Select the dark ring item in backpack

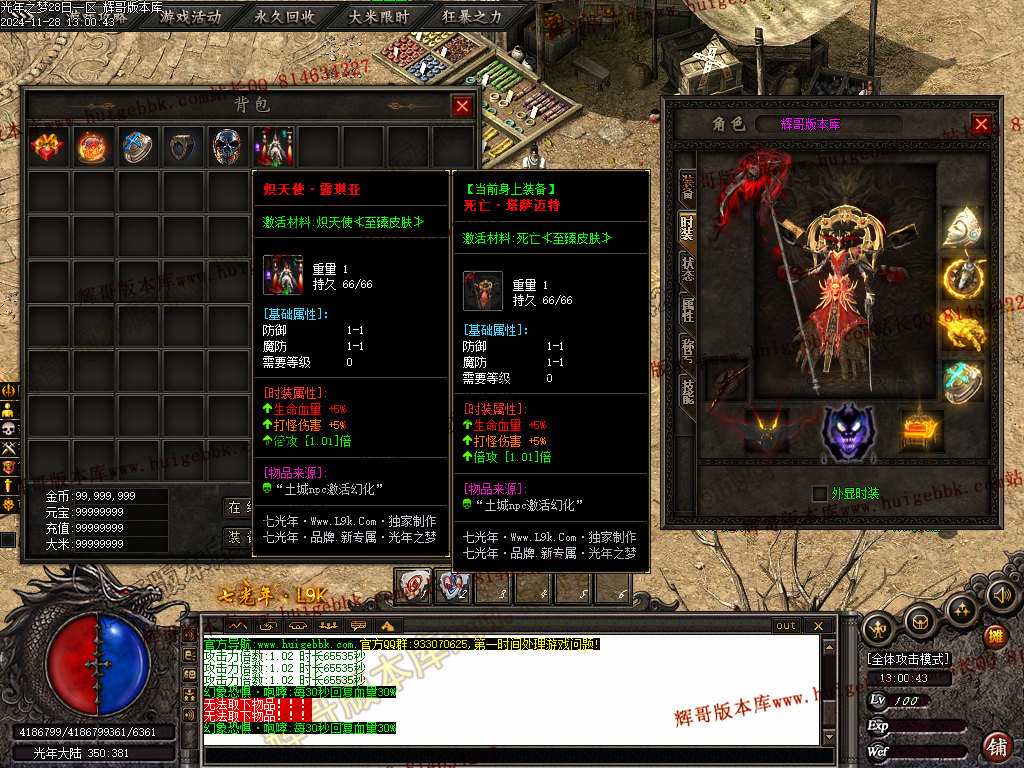[182, 148]
